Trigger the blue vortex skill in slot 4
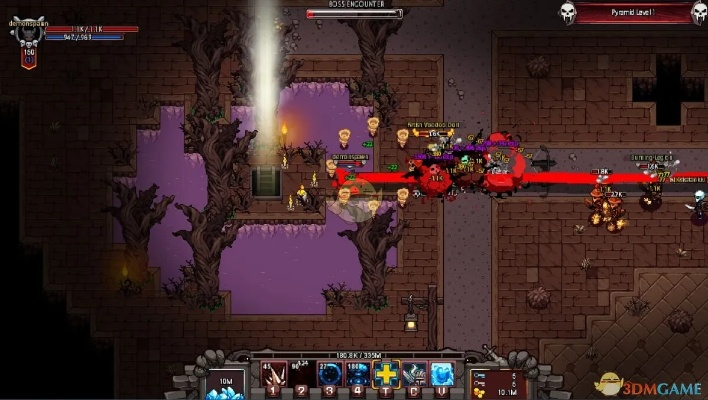This screenshot has height=400, width=708. pyautogui.click(x=358, y=374)
